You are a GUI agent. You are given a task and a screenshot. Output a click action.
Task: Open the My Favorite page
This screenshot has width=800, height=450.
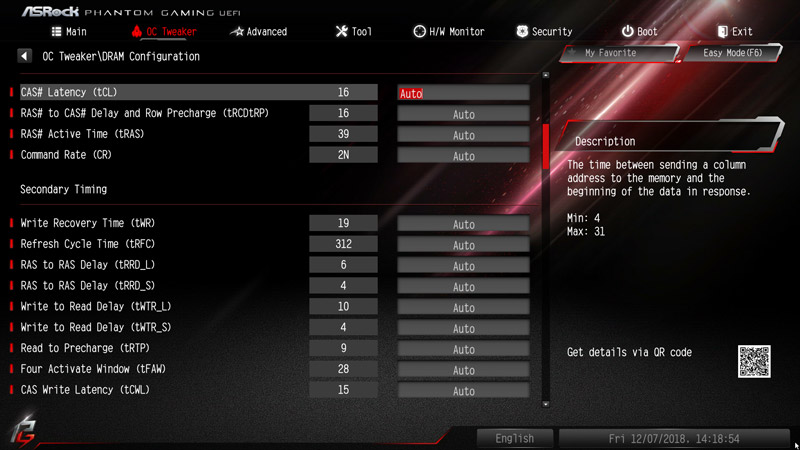[x=614, y=53]
